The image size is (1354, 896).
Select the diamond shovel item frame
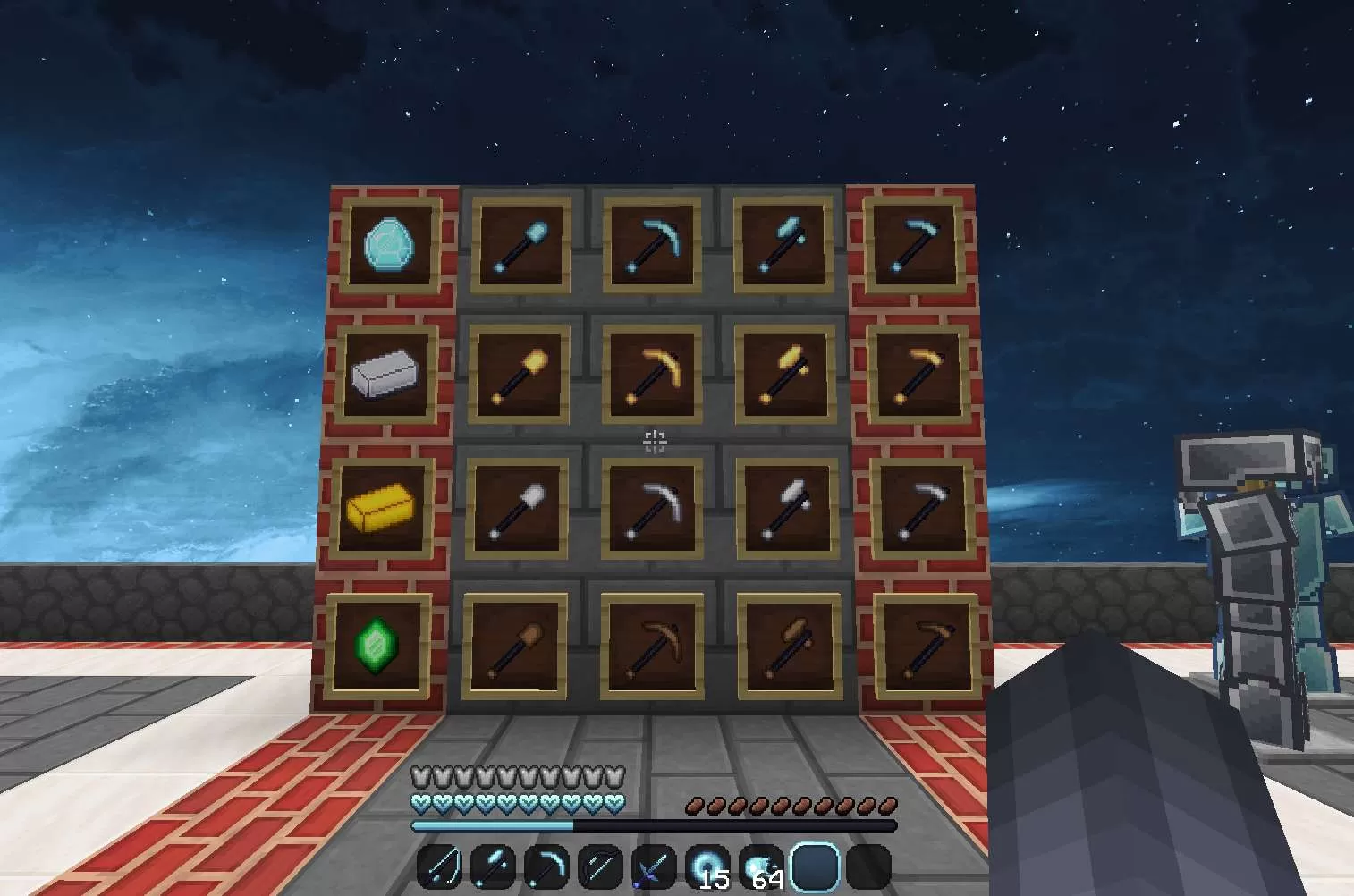coord(521,246)
